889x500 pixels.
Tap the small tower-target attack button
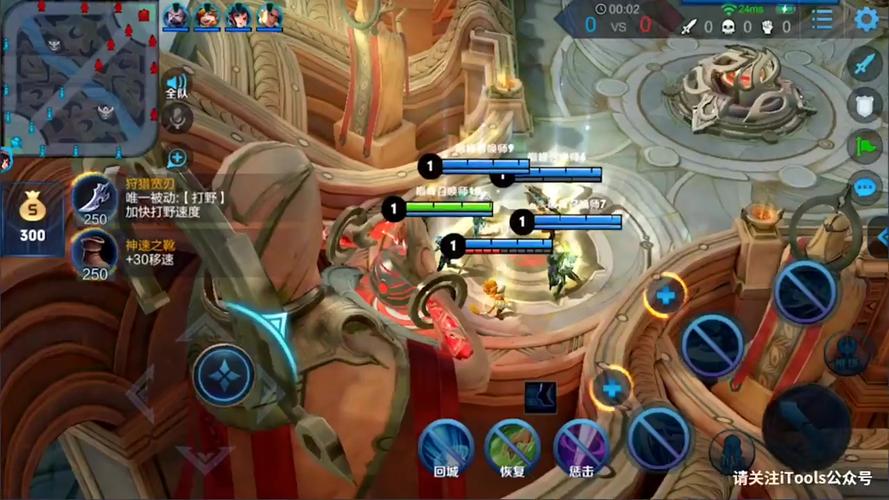[848, 352]
